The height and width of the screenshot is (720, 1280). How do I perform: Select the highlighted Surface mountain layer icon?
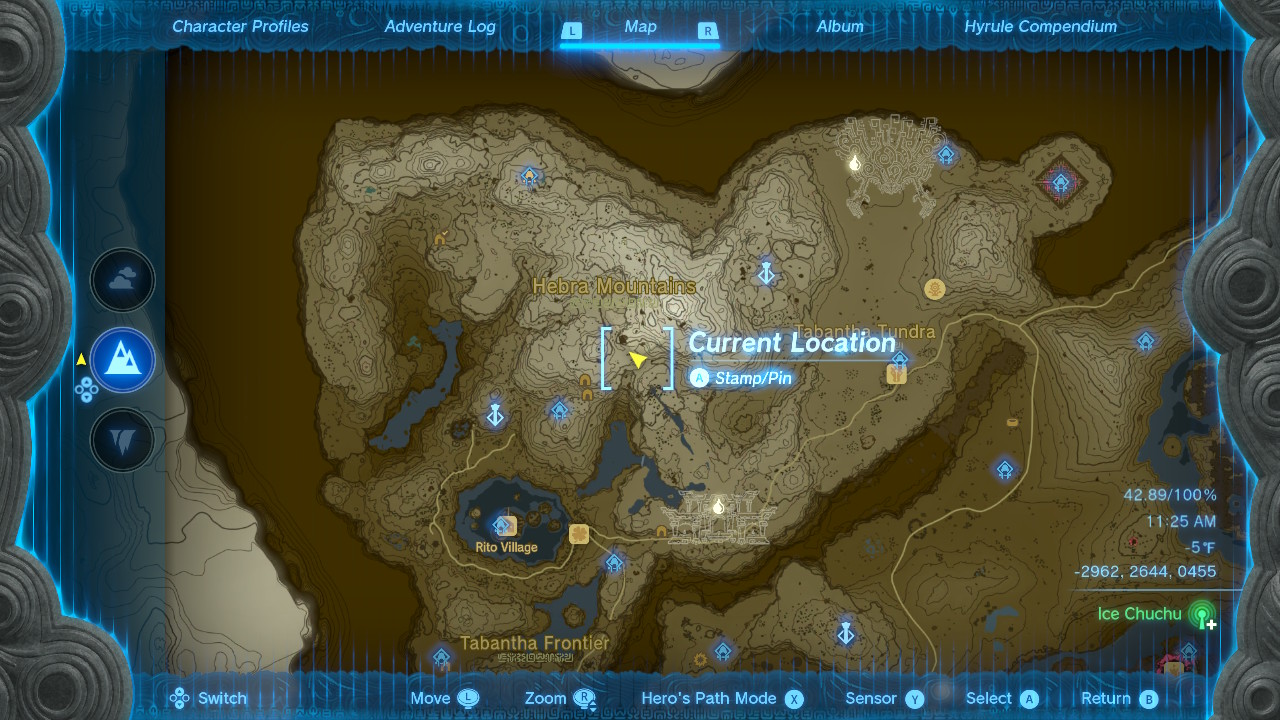pyautogui.click(x=122, y=360)
